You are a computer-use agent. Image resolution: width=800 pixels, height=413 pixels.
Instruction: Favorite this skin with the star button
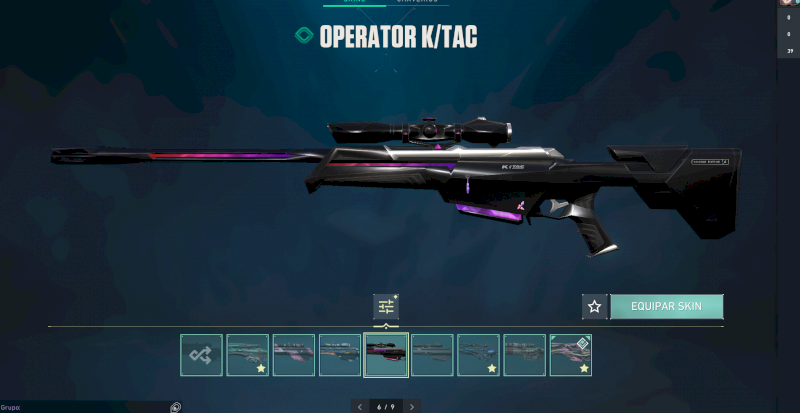[594, 306]
